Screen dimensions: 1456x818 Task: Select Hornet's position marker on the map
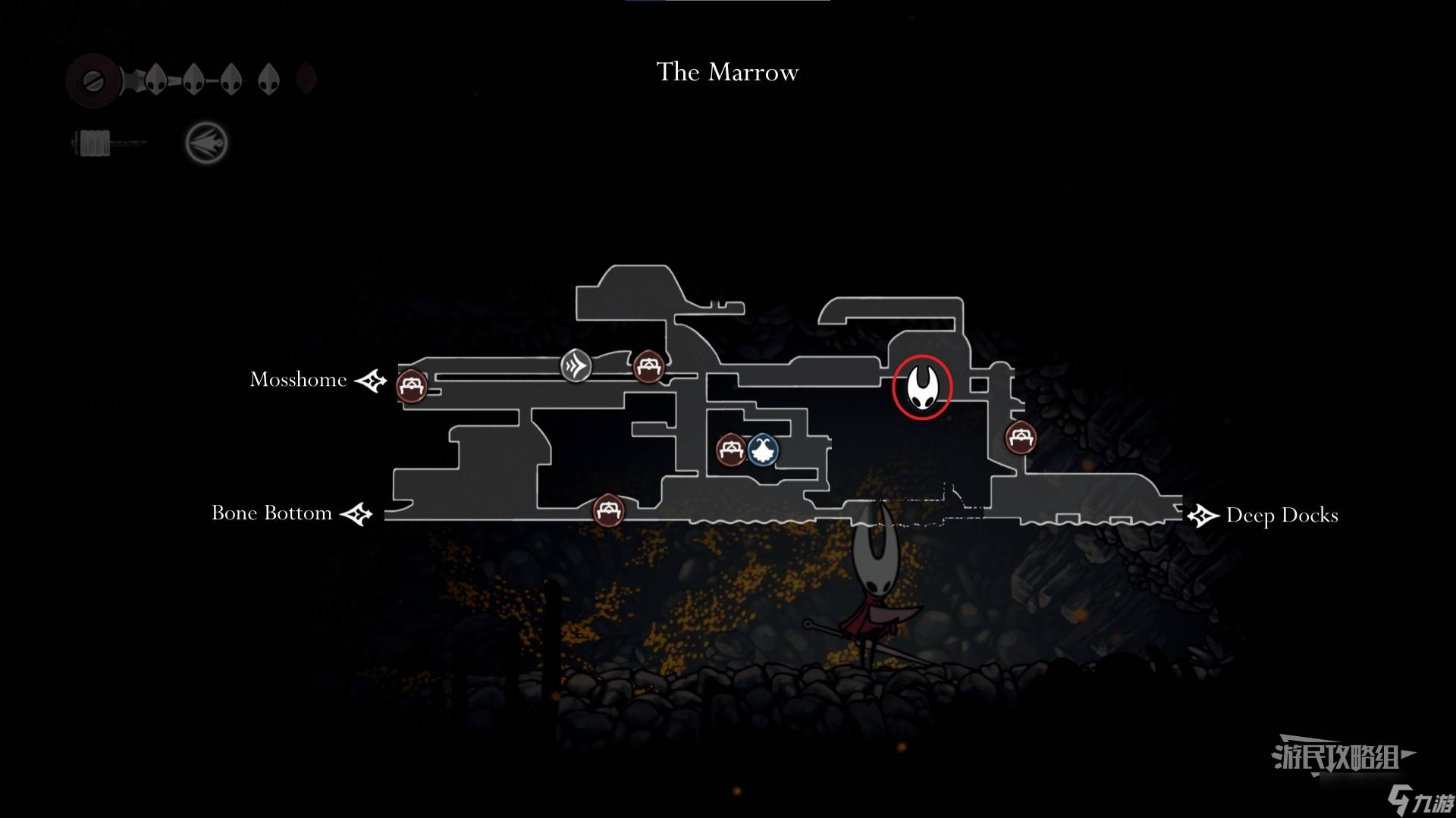click(x=921, y=387)
